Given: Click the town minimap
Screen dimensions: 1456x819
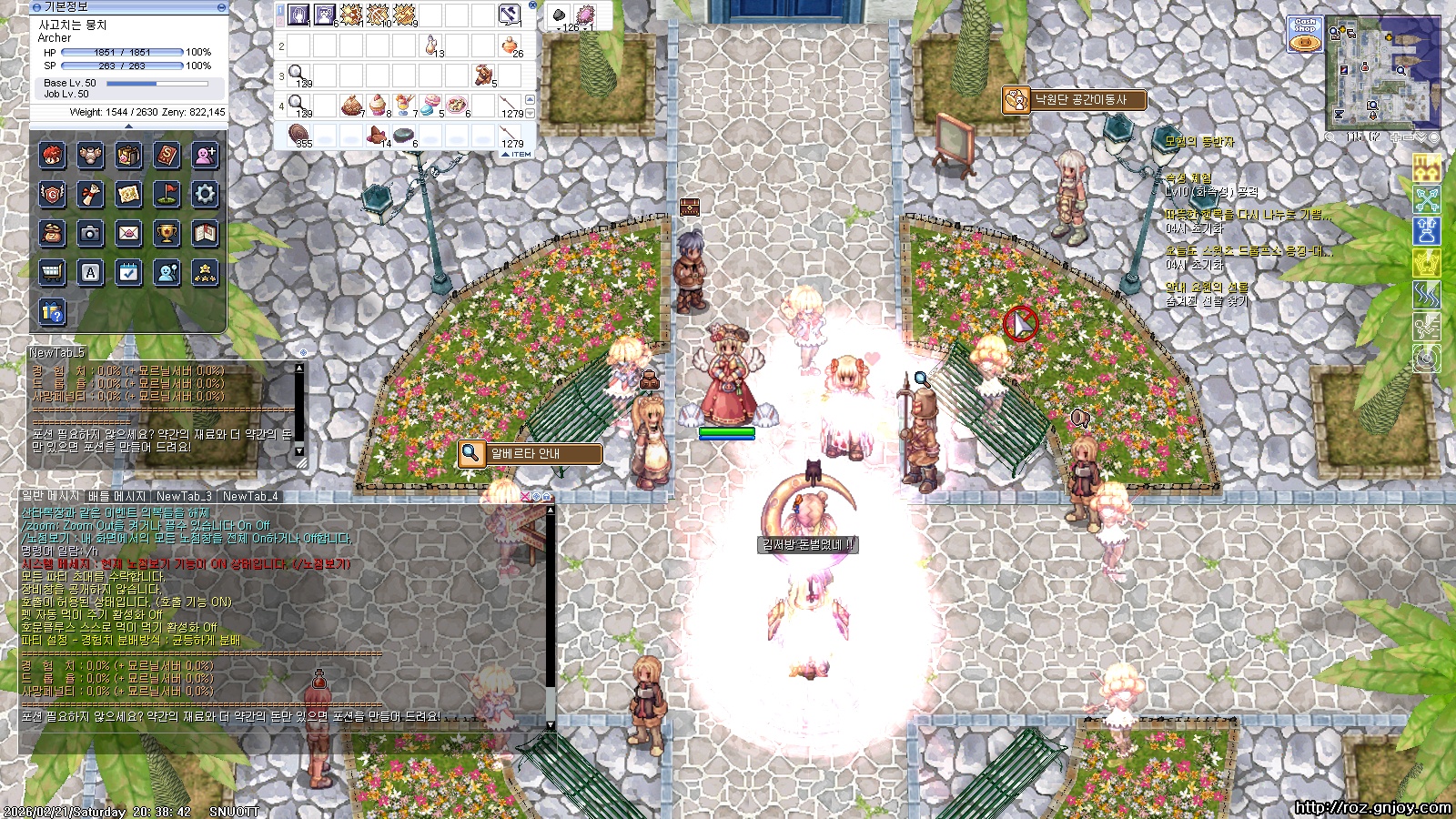Looking at the screenshot, I should pos(1381,75).
